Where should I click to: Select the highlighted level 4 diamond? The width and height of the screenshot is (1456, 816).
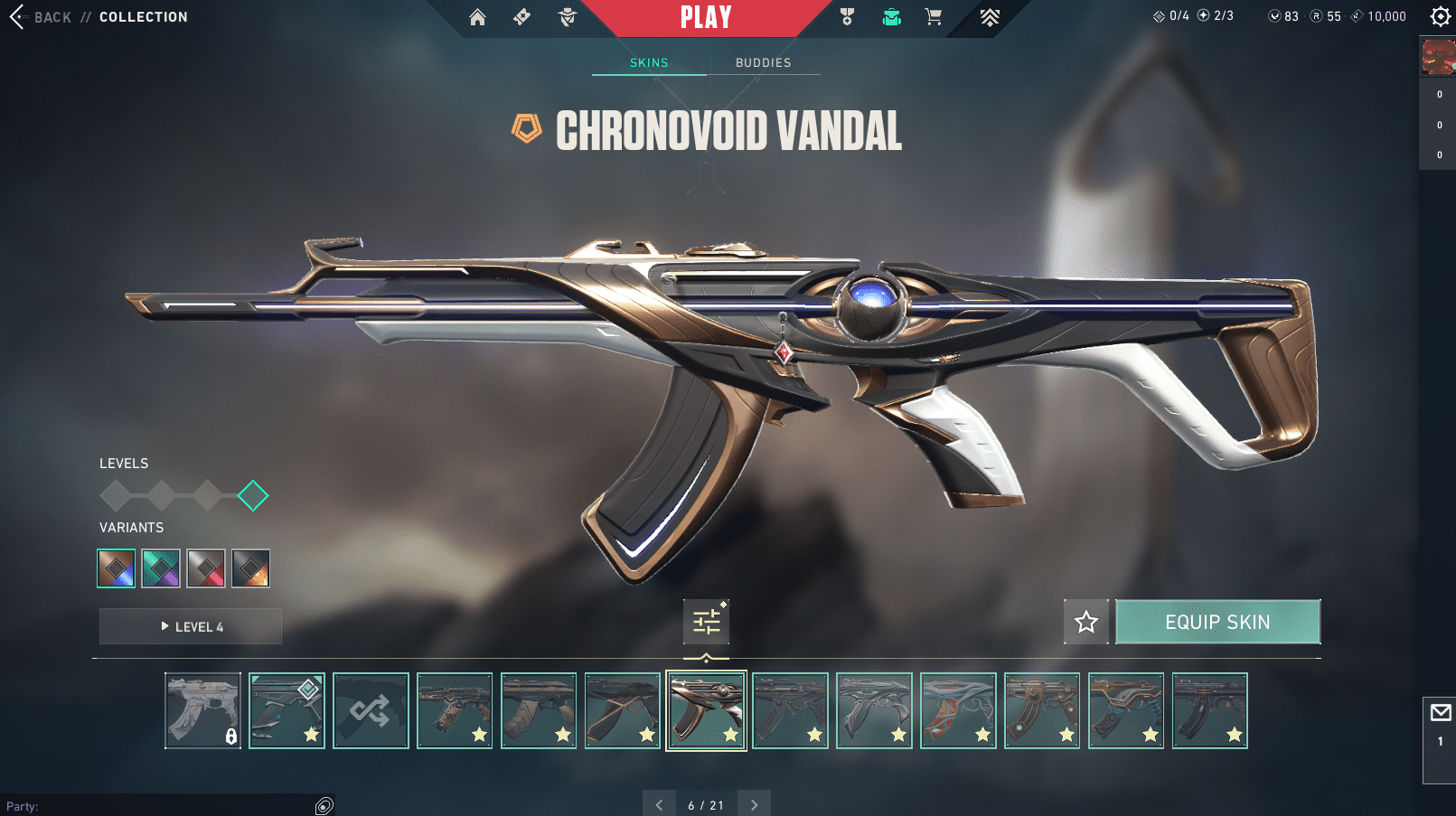click(253, 495)
